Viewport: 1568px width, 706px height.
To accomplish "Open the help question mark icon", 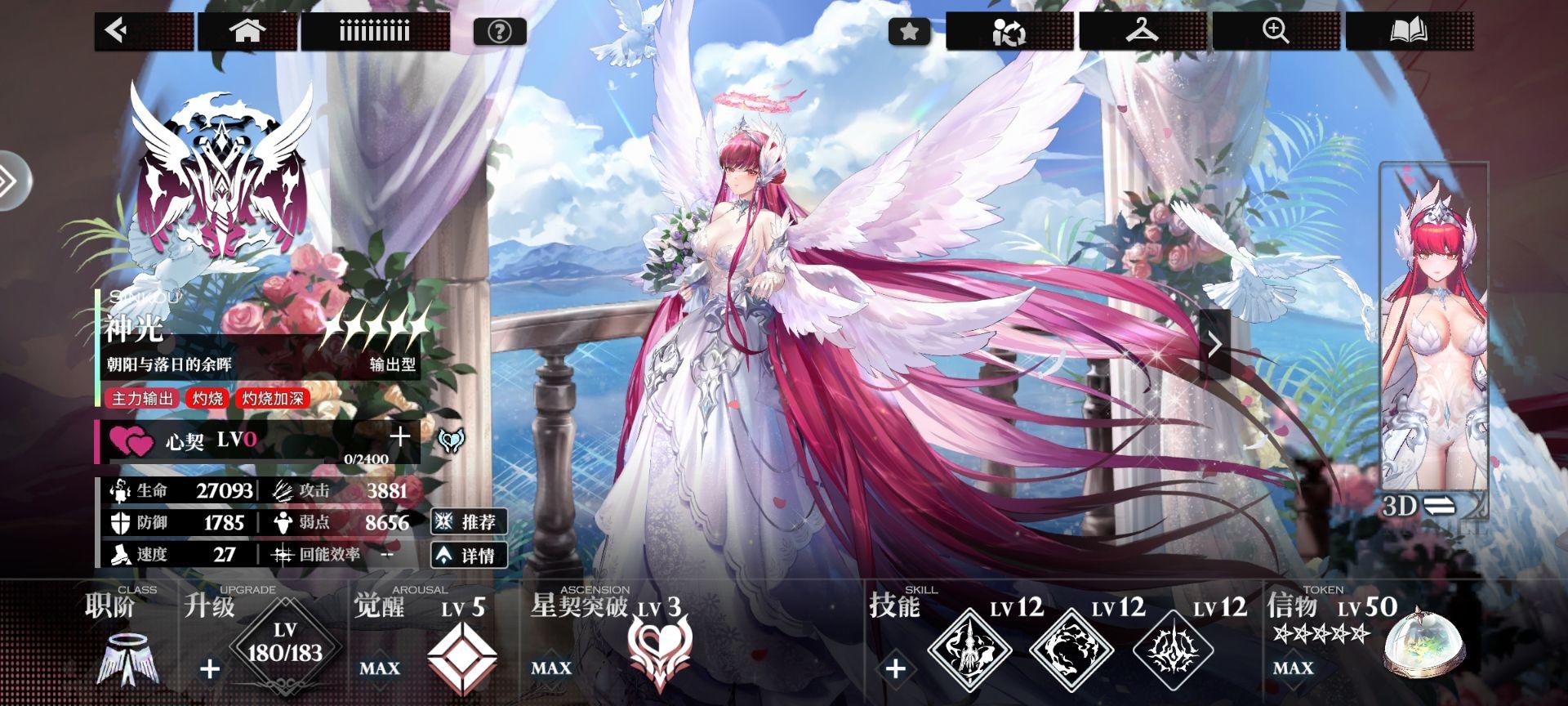I will point(499,31).
